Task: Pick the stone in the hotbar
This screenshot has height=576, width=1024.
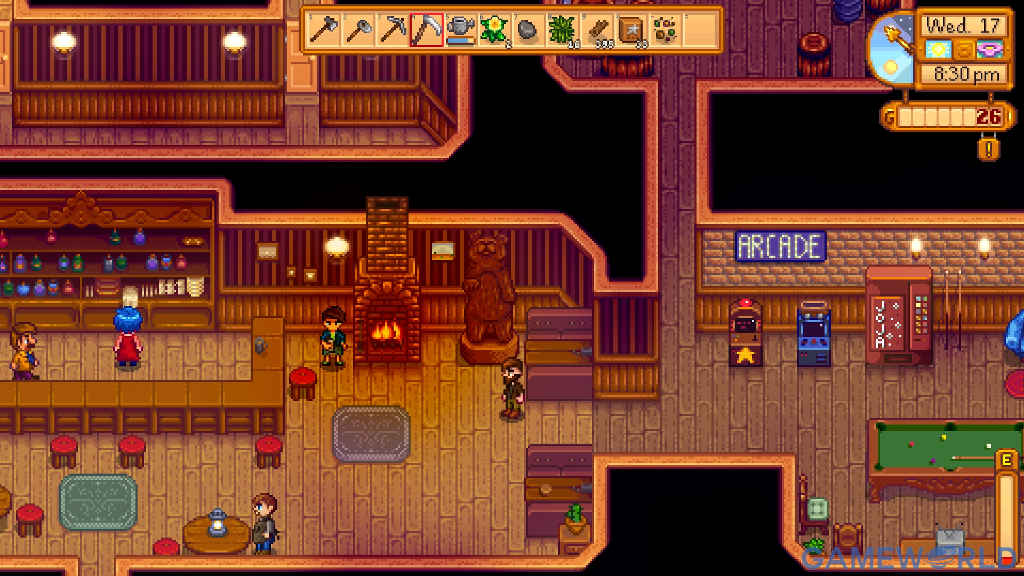Action: coord(529,29)
